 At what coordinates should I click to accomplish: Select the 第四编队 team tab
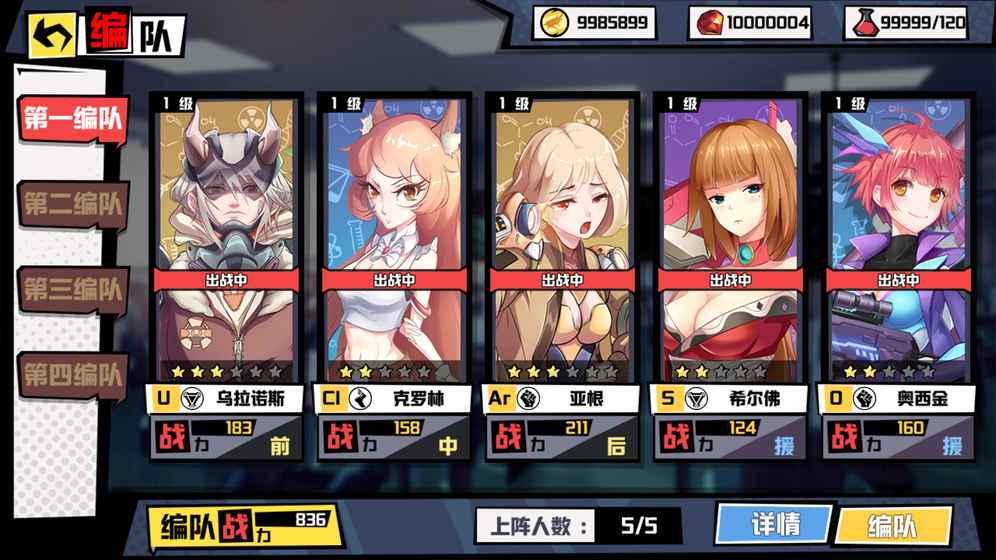coord(73,375)
